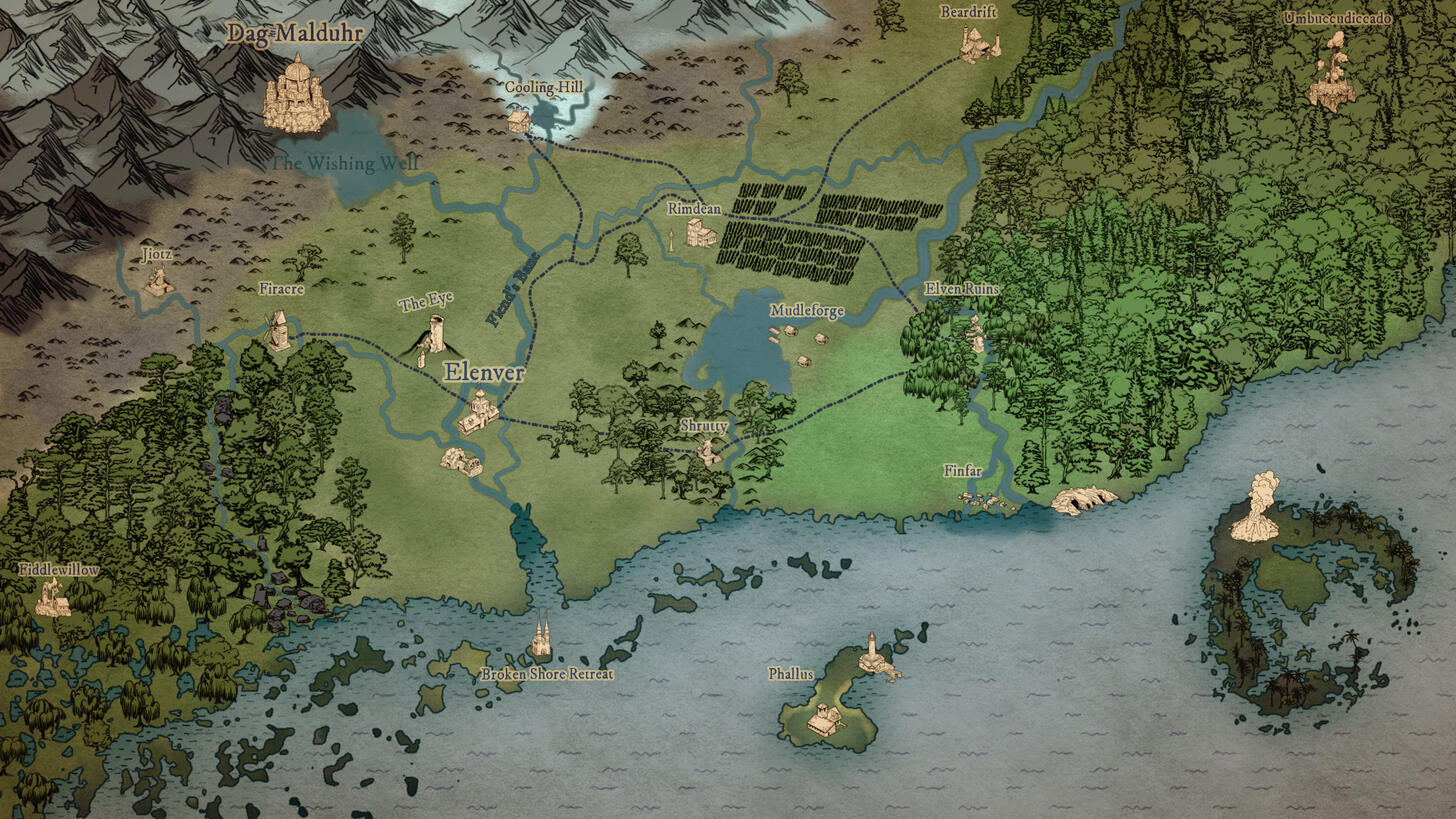Select The Eye tower marker
Image resolution: width=1456 pixels, height=819 pixels.
pos(435,334)
